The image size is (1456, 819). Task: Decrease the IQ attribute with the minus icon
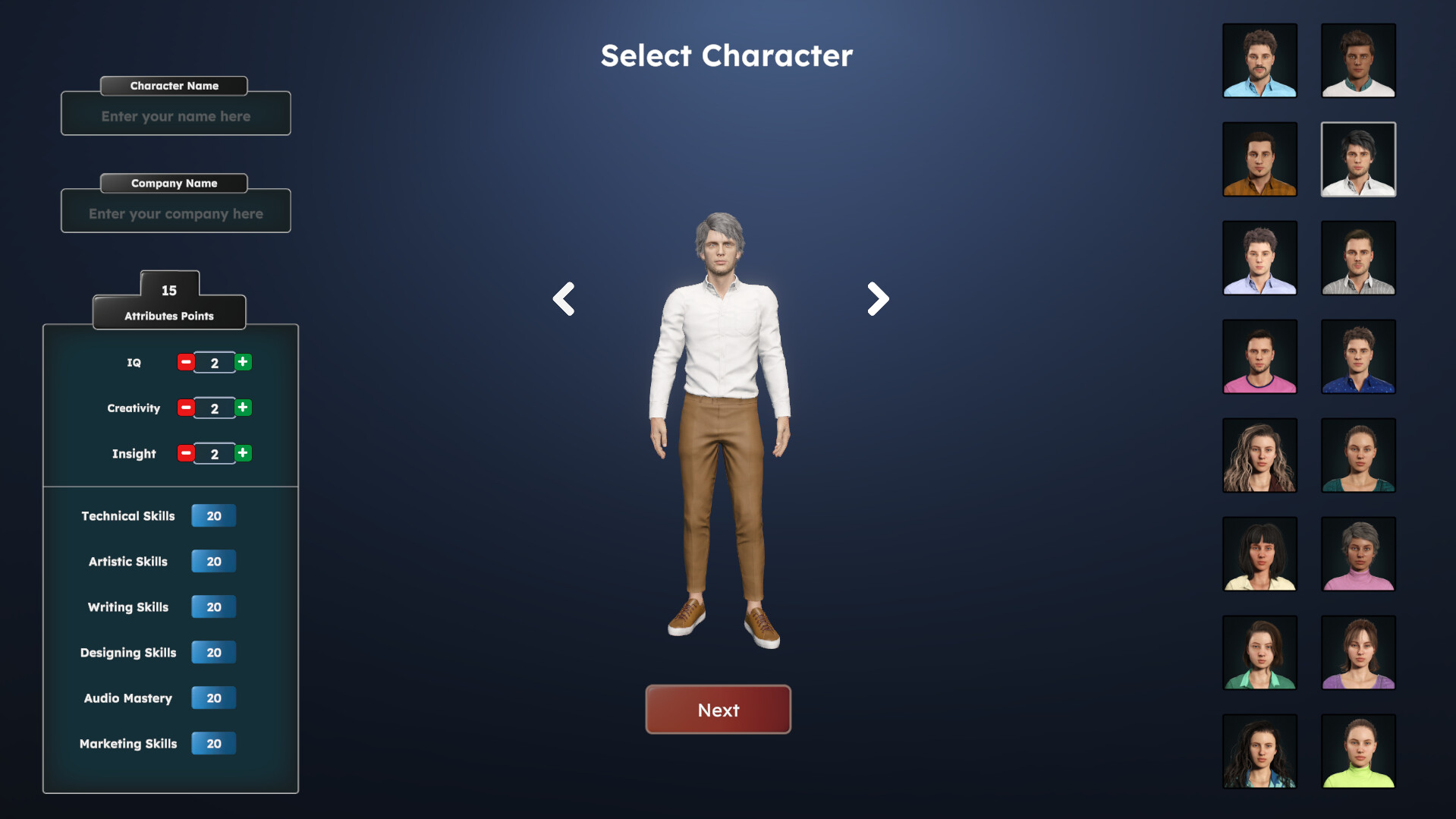(185, 362)
